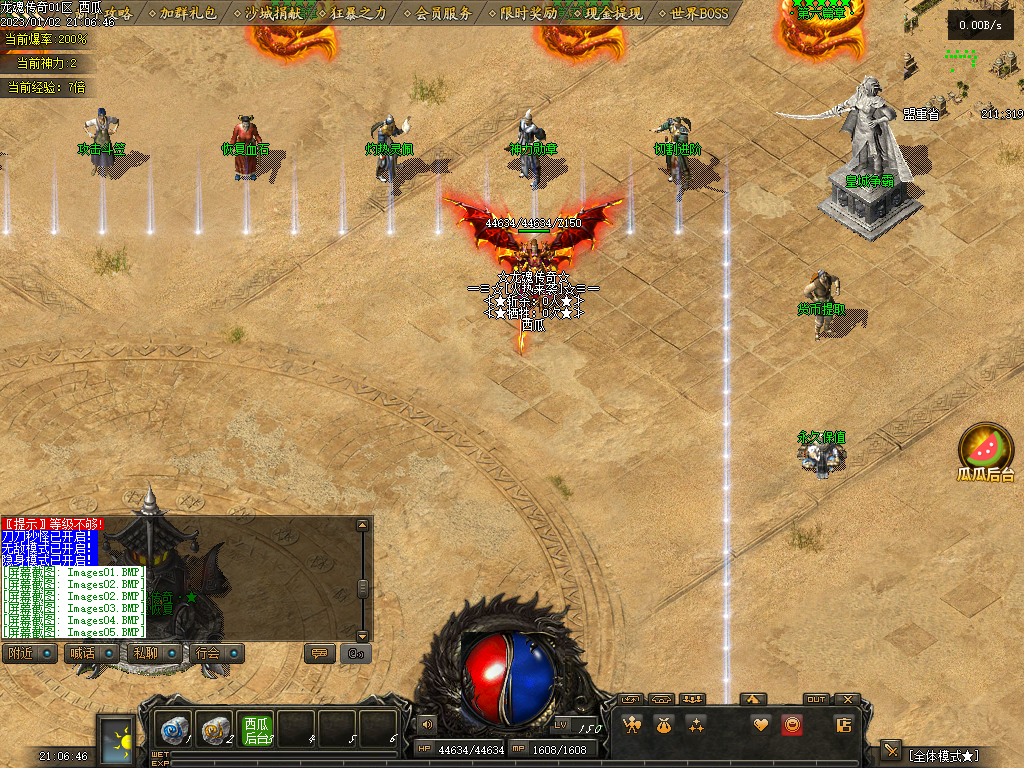Choose the 现金提现 menu entry

[613, 14]
